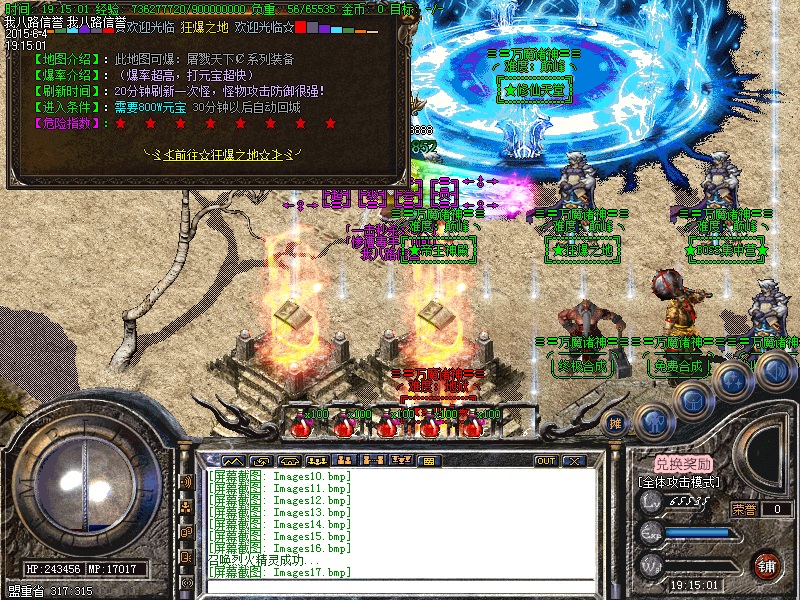Open the skills sparkle round icon
Viewport: 800px width, 600px height.
coord(732,381)
